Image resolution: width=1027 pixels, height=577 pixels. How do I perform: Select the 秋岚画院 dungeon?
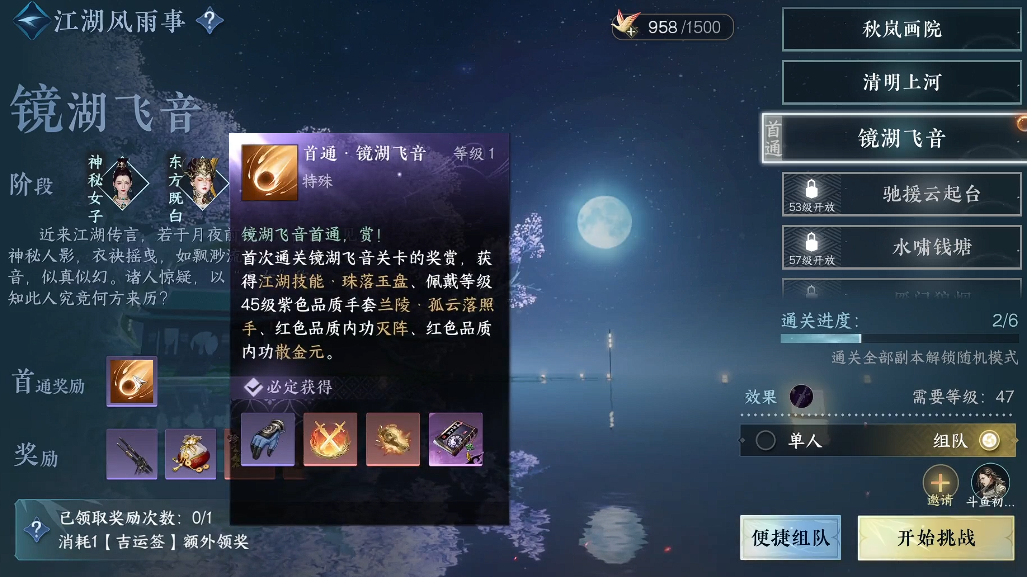[x=902, y=30]
